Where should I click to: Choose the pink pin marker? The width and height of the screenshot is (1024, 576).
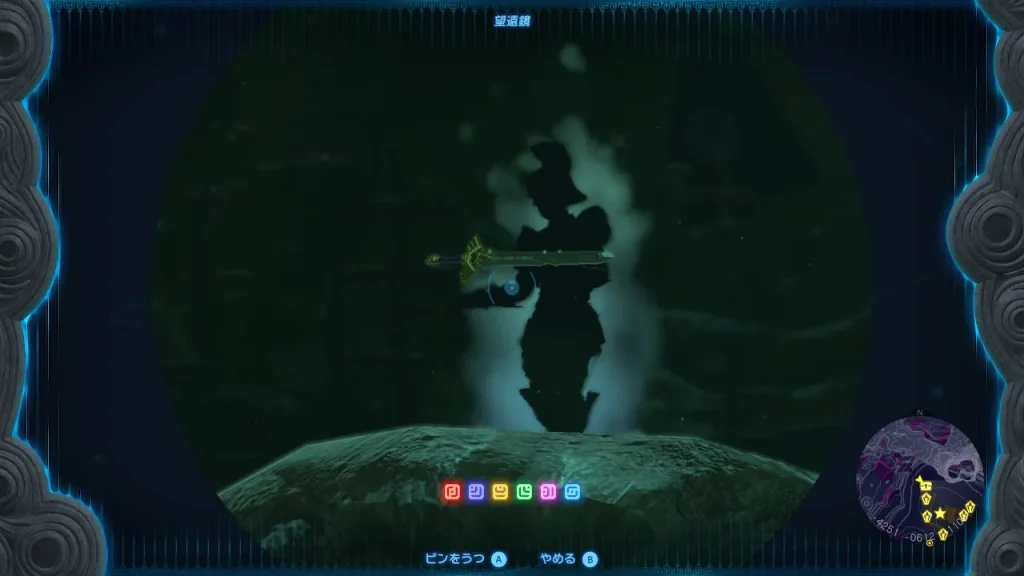tap(548, 491)
